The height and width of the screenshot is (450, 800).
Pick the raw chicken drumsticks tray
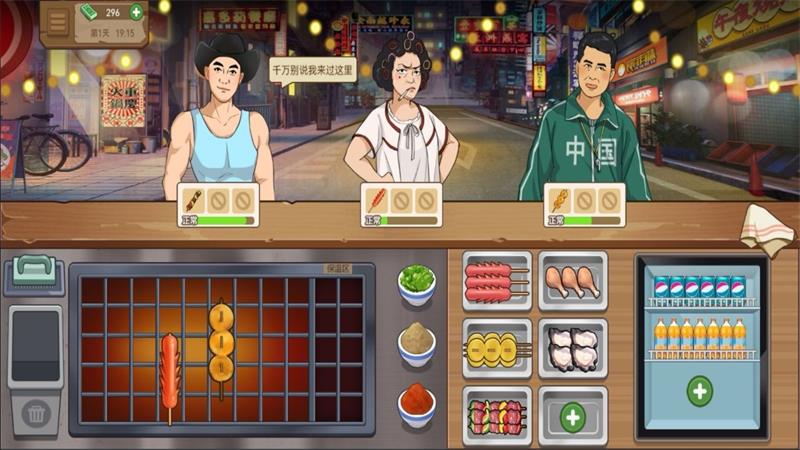coord(573,281)
